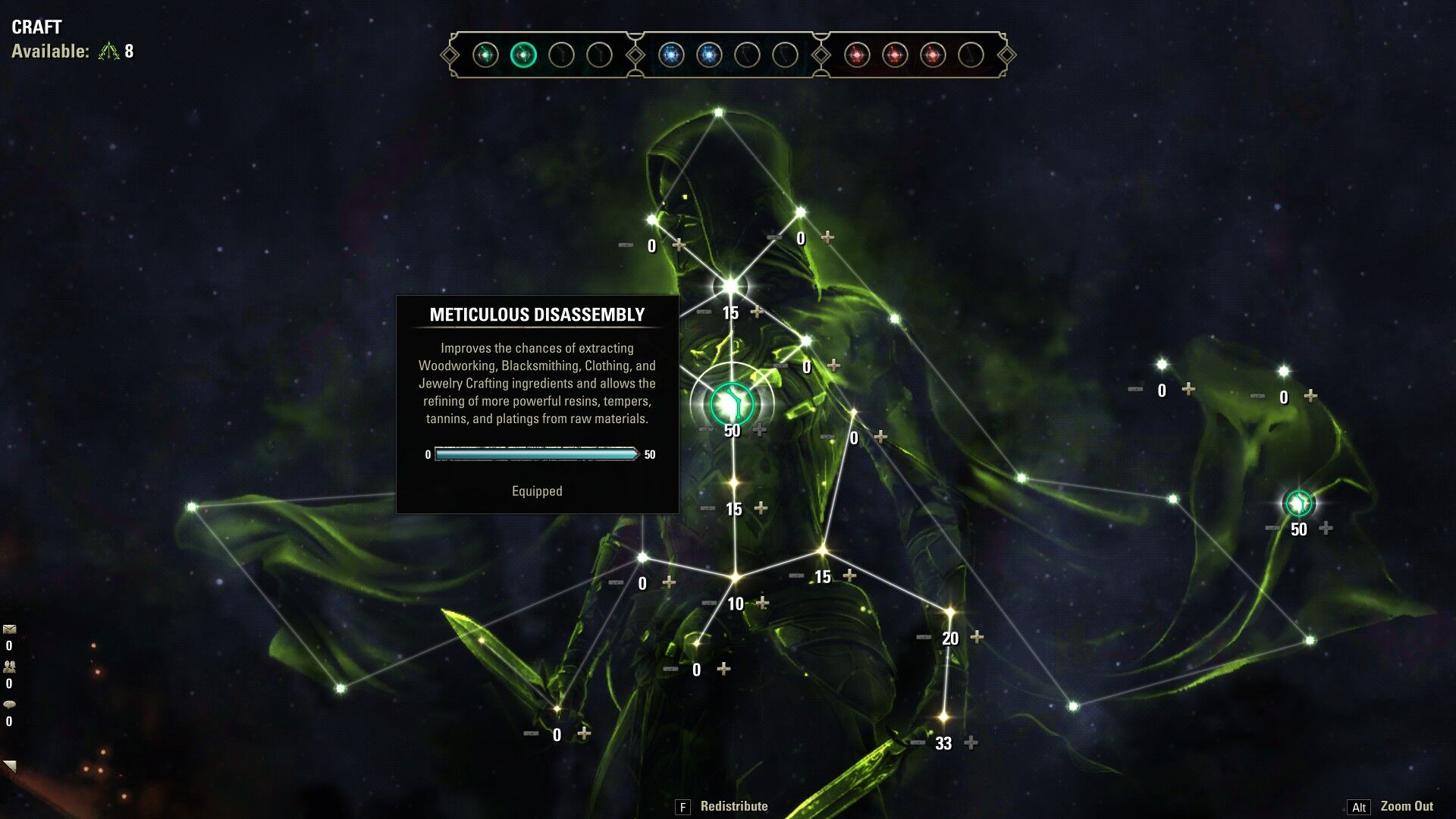Add a point to the 10-point star
This screenshot has width=1456, height=819.
762,603
